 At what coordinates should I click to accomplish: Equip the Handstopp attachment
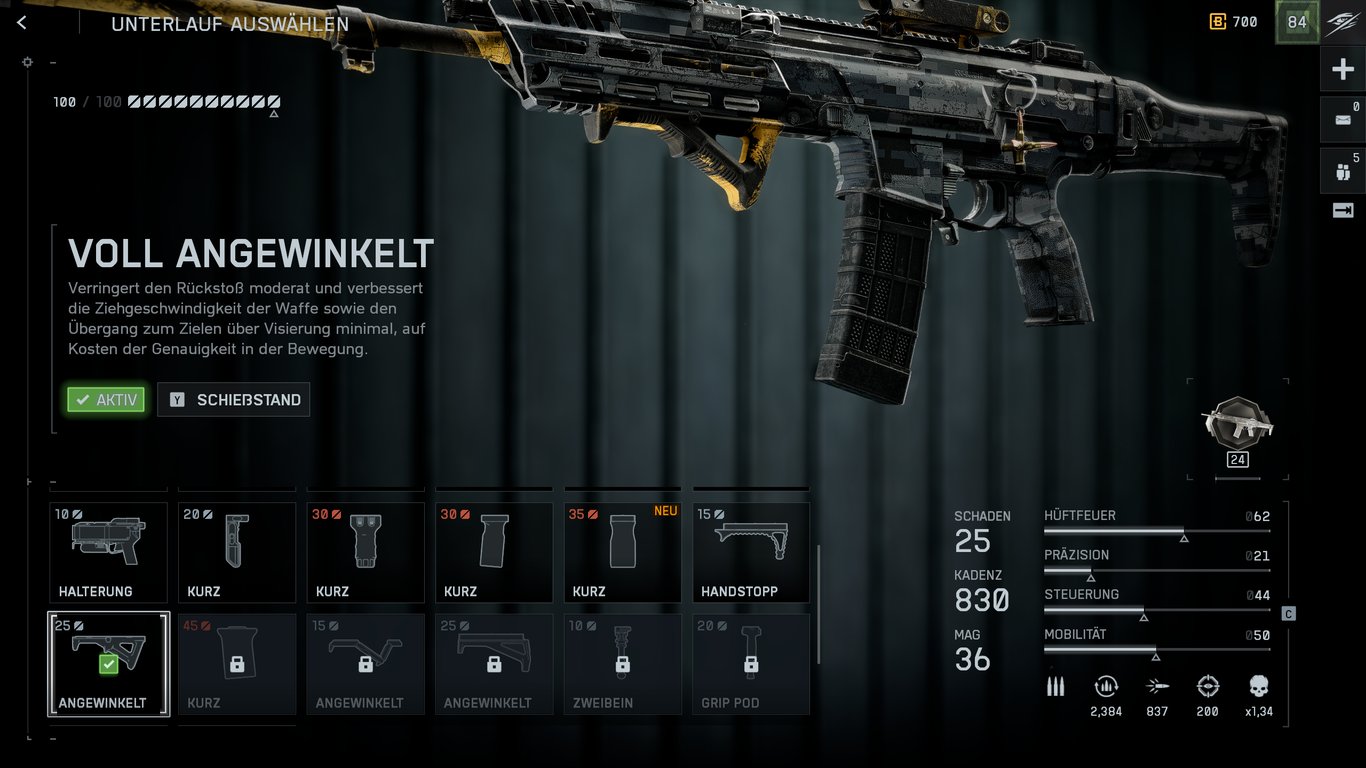tap(751, 552)
